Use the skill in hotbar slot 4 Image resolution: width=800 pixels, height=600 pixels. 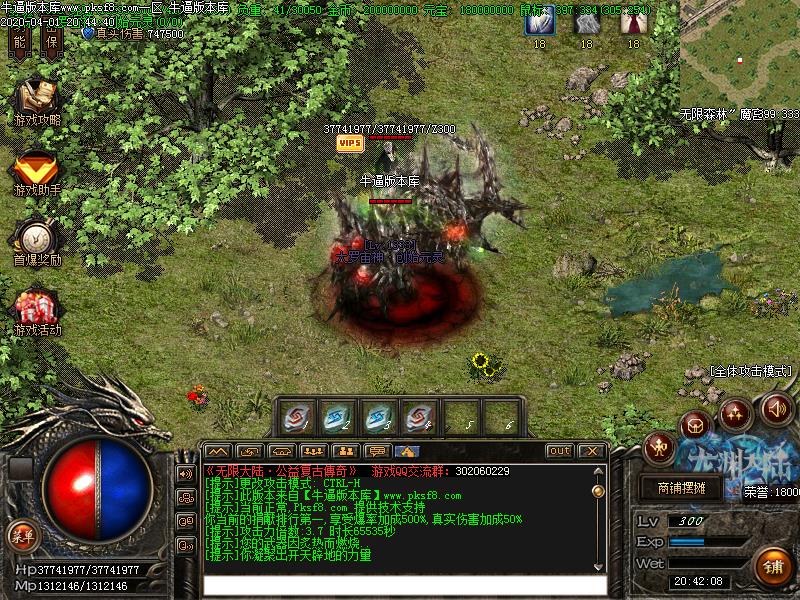click(x=419, y=416)
